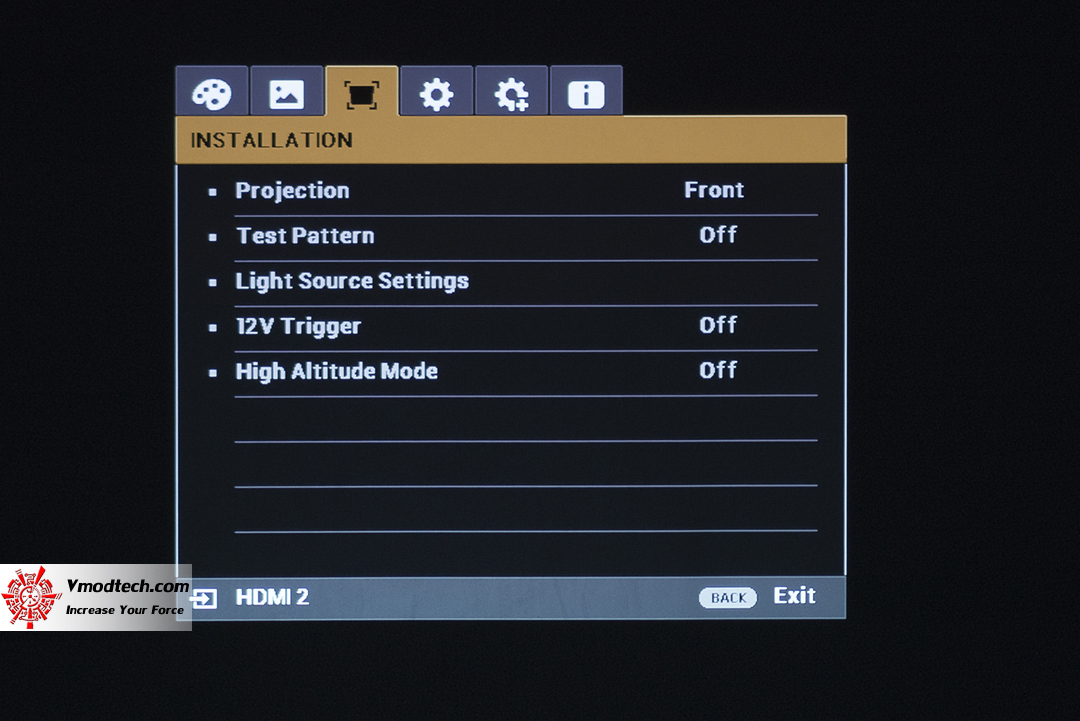The height and width of the screenshot is (721, 1080).
Task: Change the Front projection value
Action: tap(714, 190)
